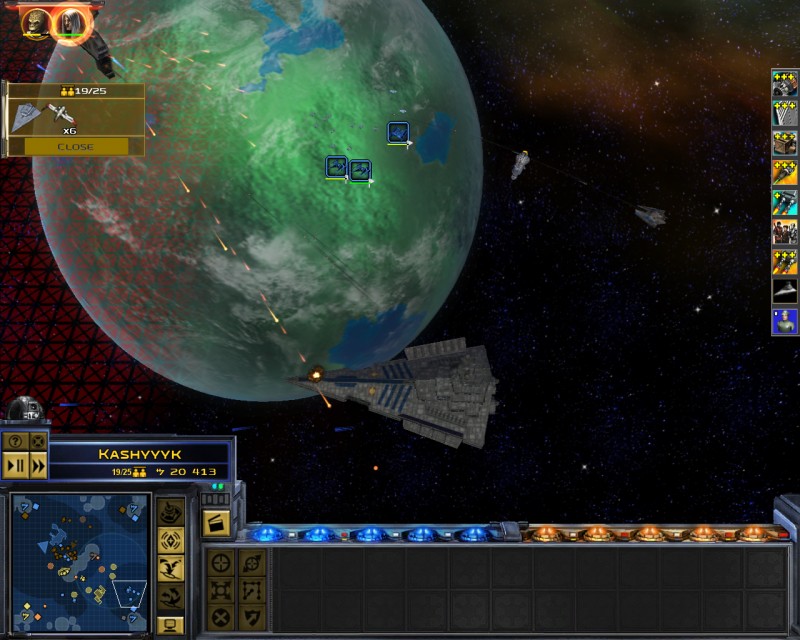Click the space station button beside minimap
The height and width of the screenshot is (640, 800).
[x=171, y=512]
